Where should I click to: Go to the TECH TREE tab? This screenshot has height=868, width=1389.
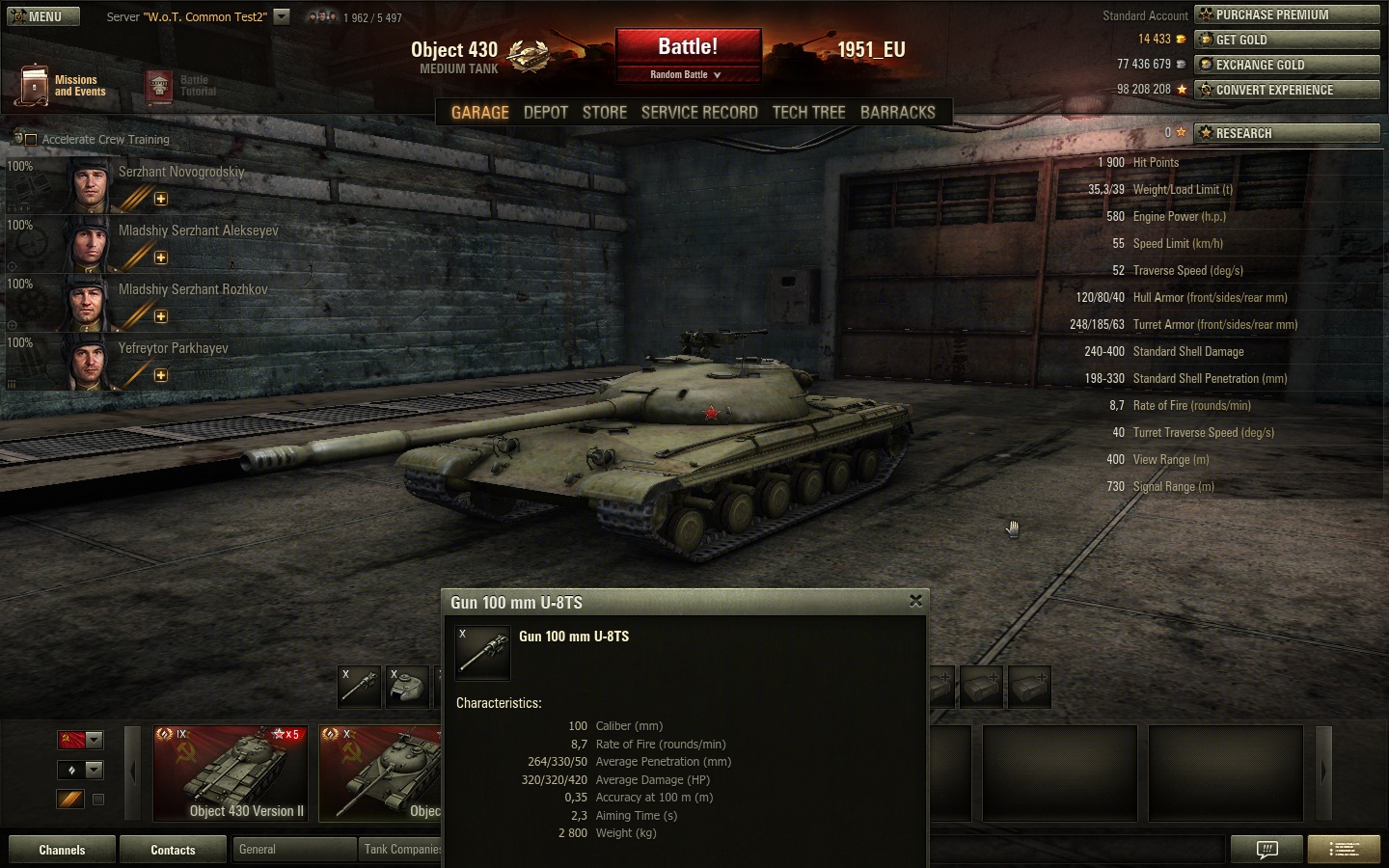808,112
